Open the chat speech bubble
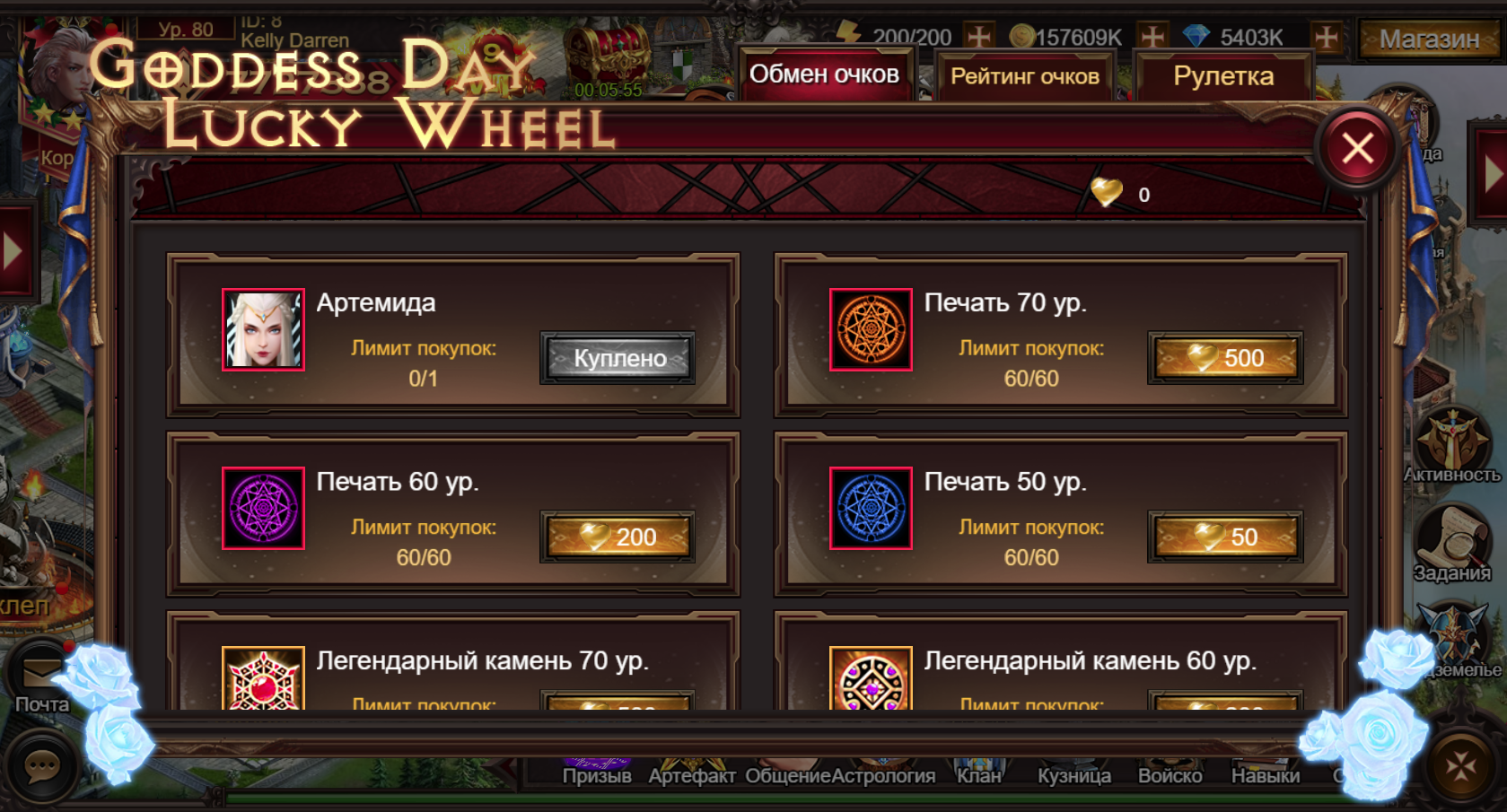 pyautogui.click(x=41, y=766)
